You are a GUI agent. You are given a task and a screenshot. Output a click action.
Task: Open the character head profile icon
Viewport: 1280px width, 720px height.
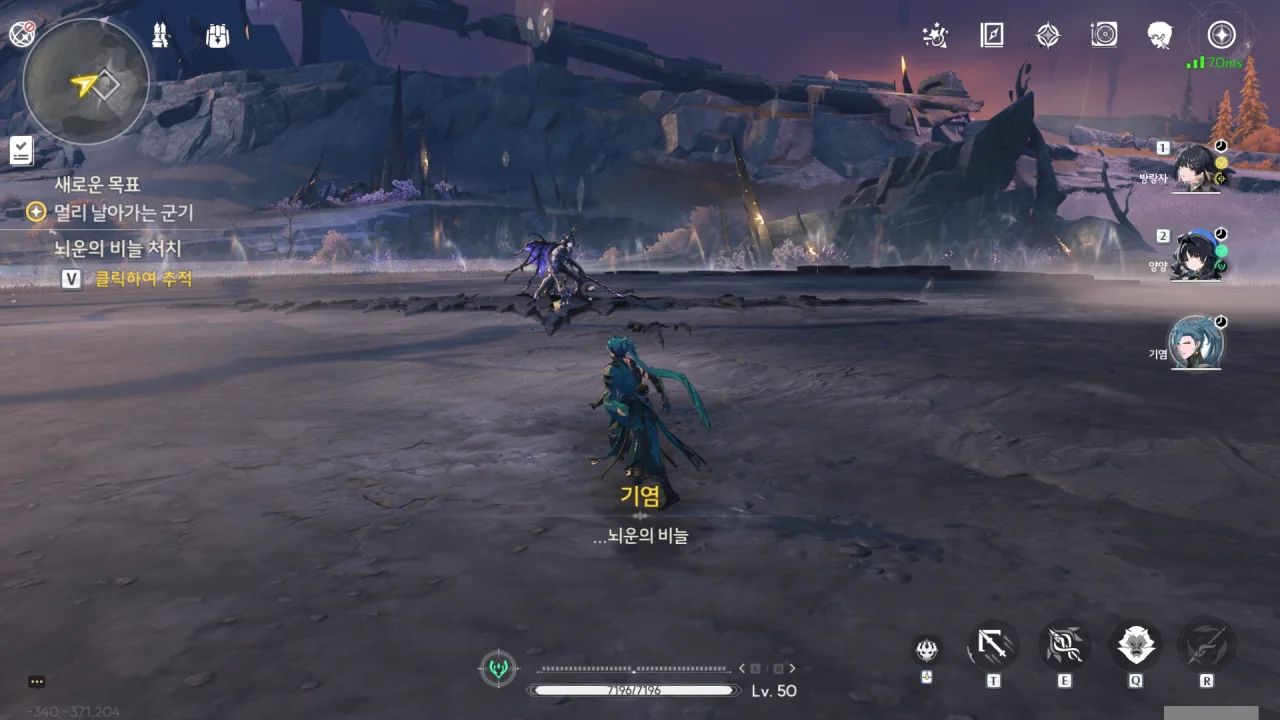pos(1160,36)
